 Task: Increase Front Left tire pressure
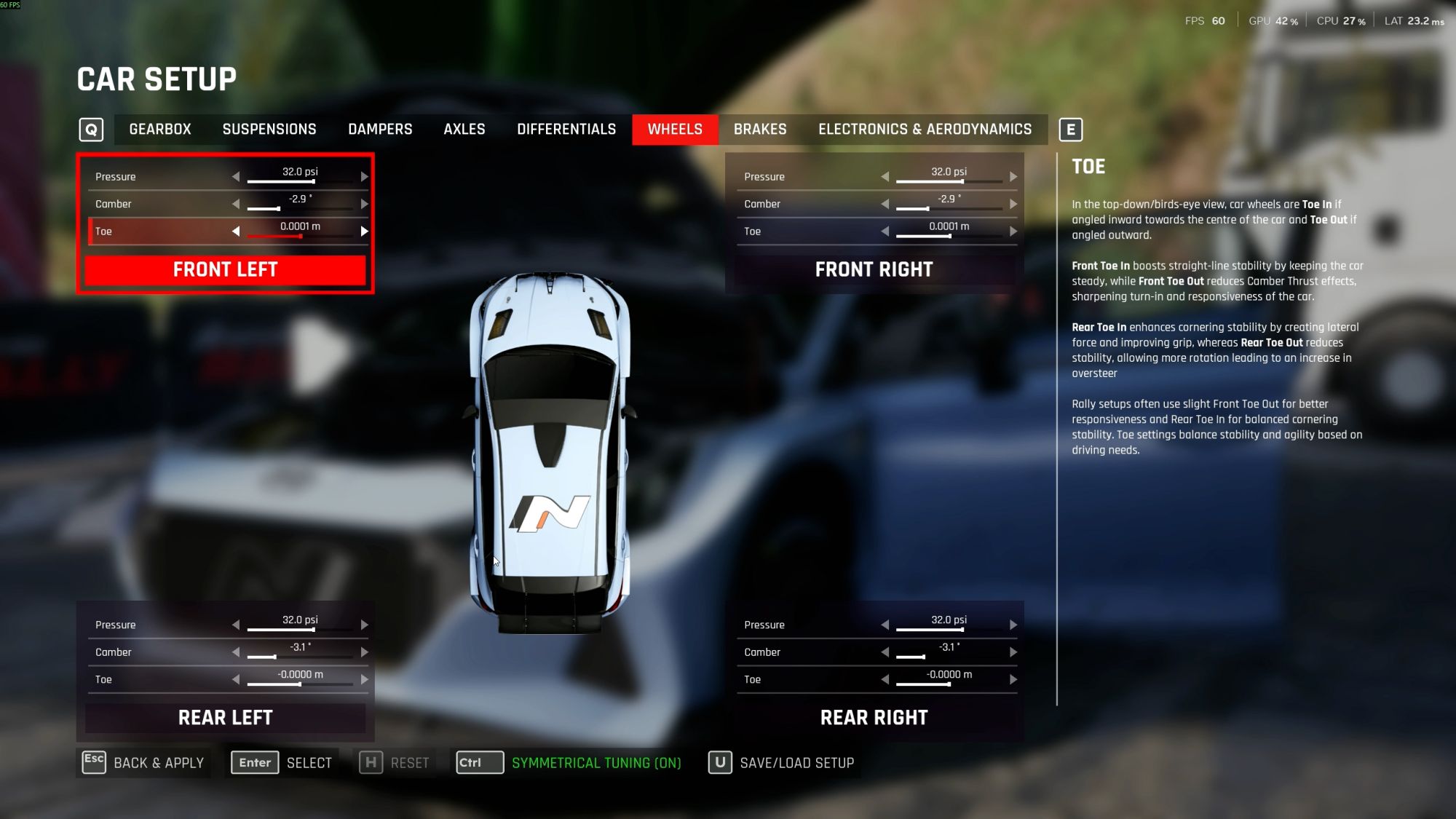click(364, 177)
